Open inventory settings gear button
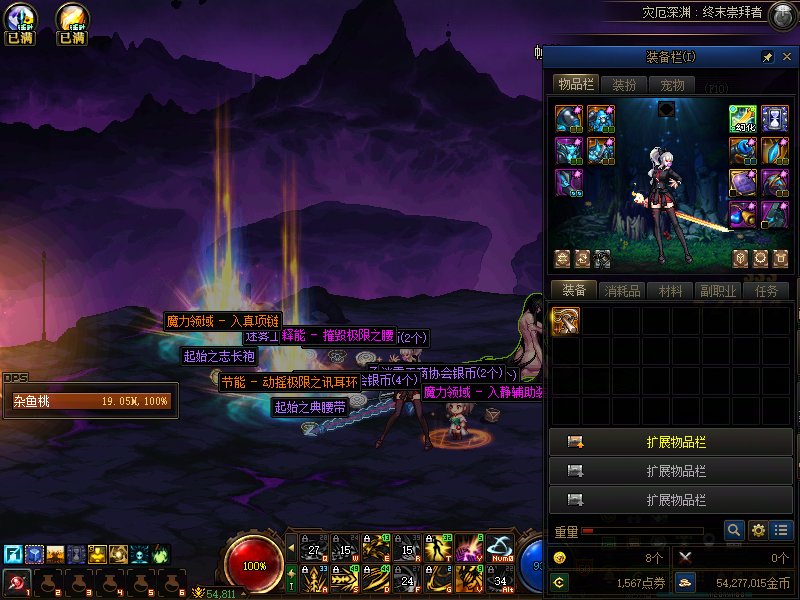This screenshot has width=800, height=600. click(758, 530)
